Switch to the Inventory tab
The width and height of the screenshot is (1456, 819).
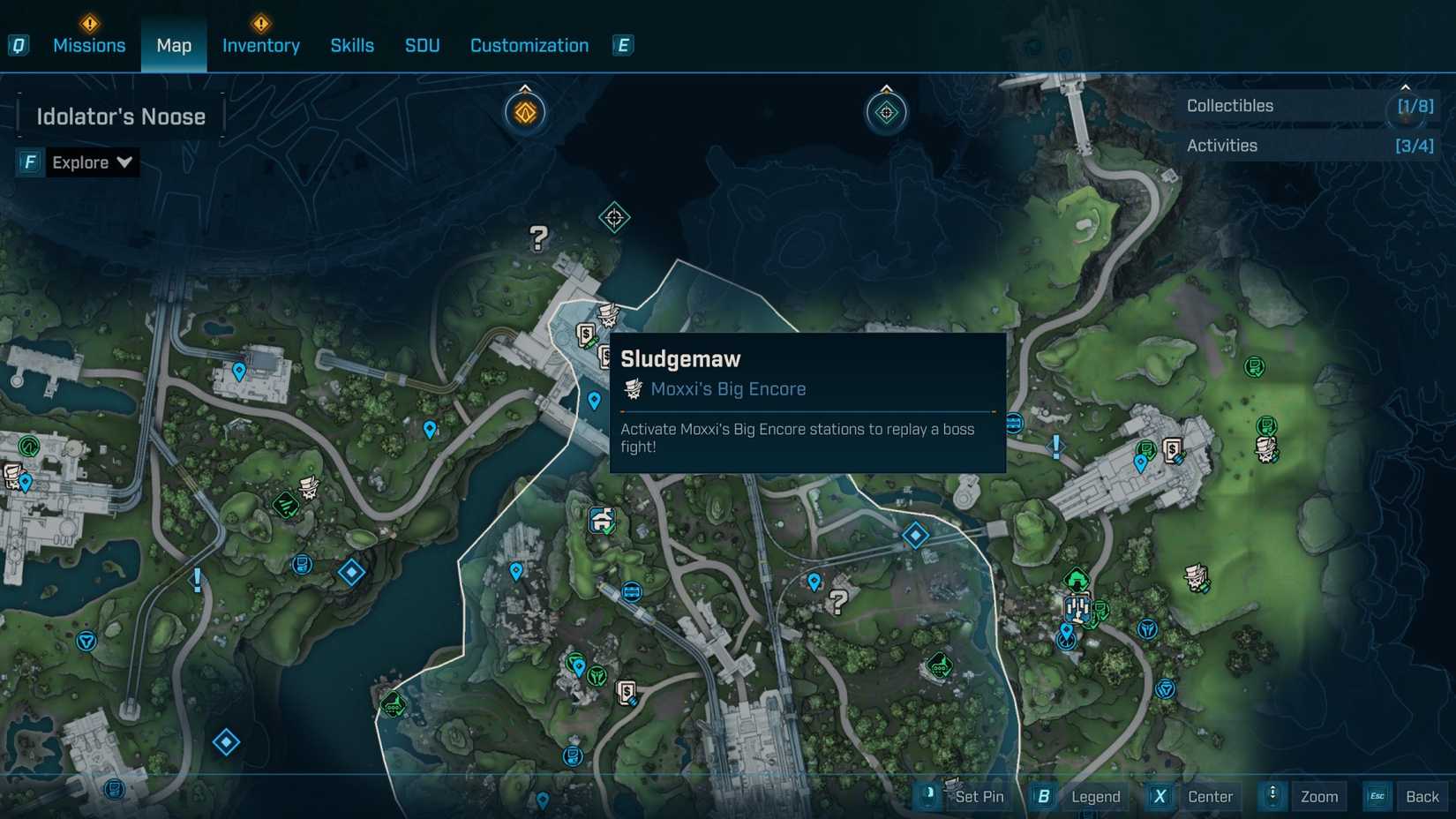click(260, 45)
